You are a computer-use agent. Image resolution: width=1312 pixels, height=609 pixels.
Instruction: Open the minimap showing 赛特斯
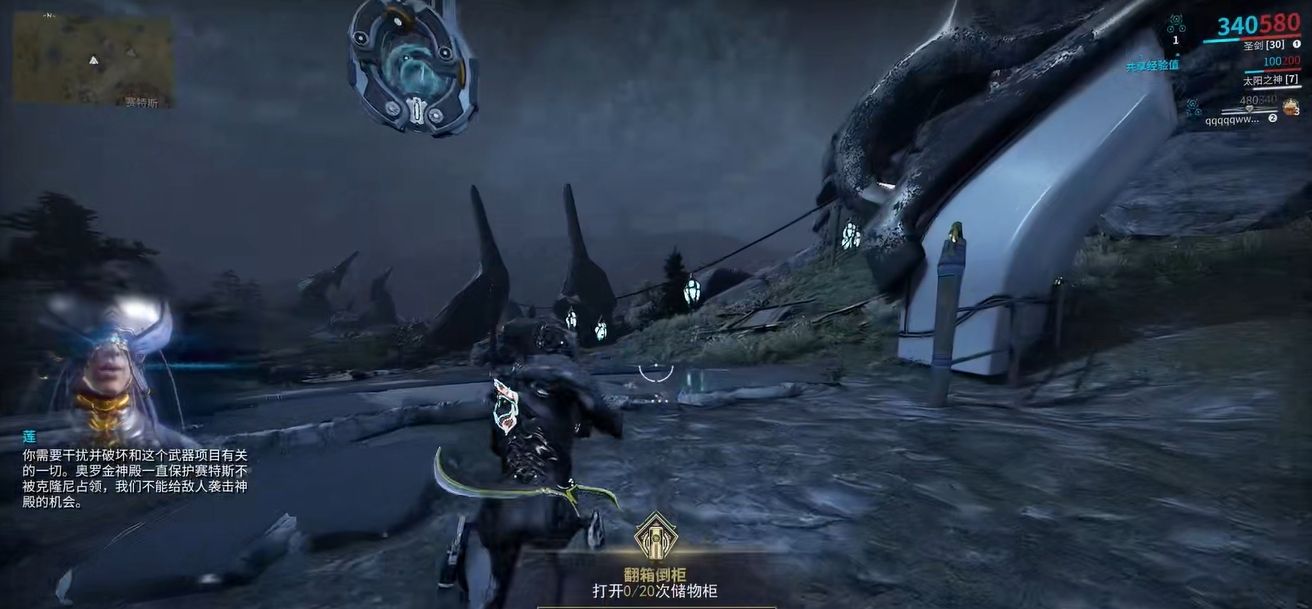[92, 58]
